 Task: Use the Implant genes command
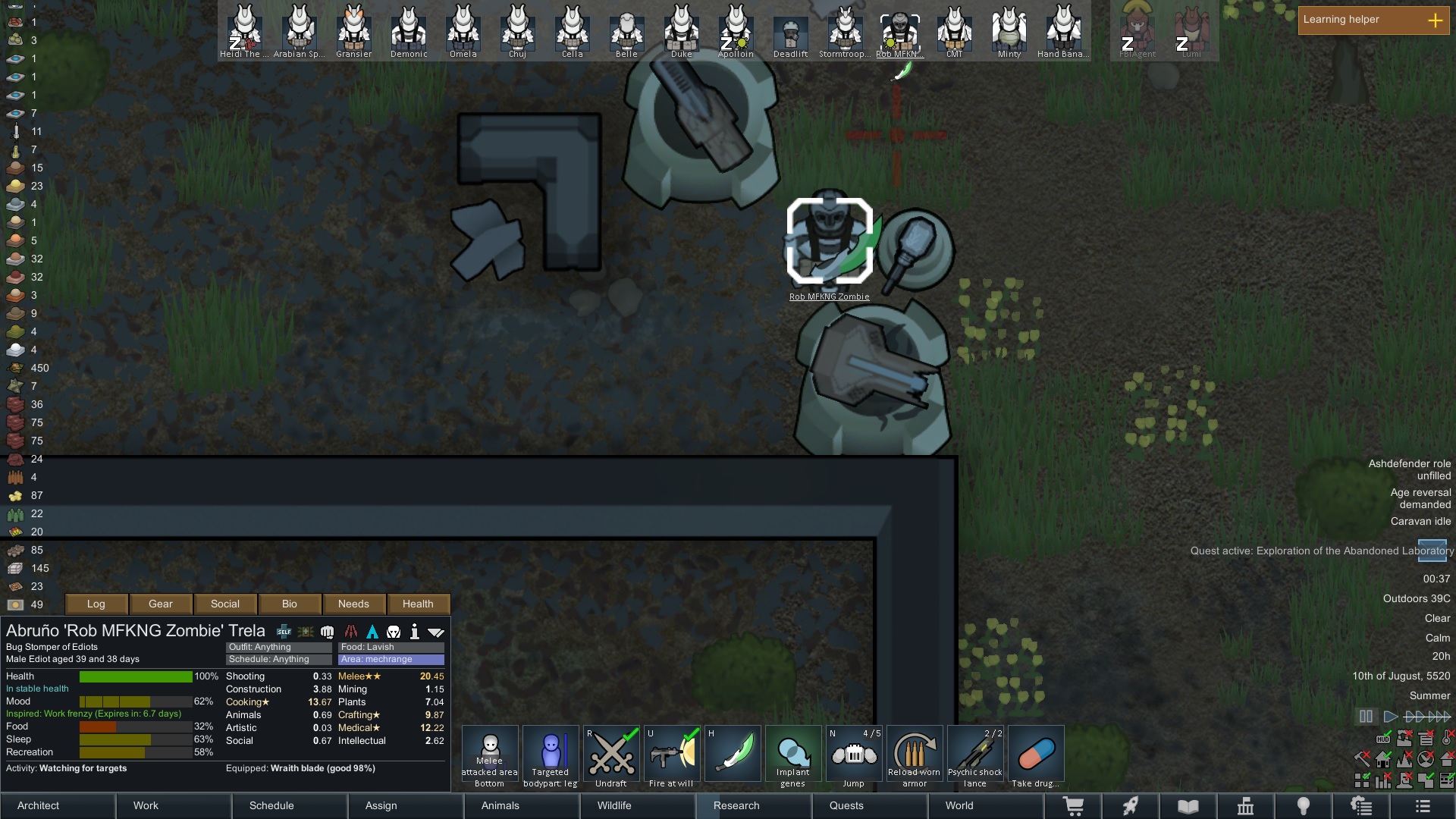tap(793, 753)
